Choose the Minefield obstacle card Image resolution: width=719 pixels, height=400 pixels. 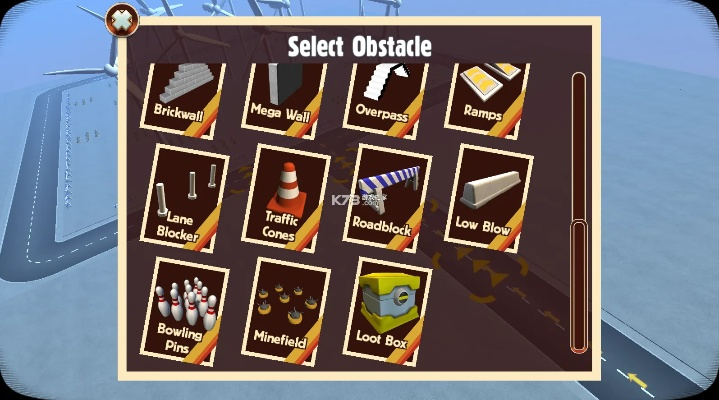coord(285,312)
